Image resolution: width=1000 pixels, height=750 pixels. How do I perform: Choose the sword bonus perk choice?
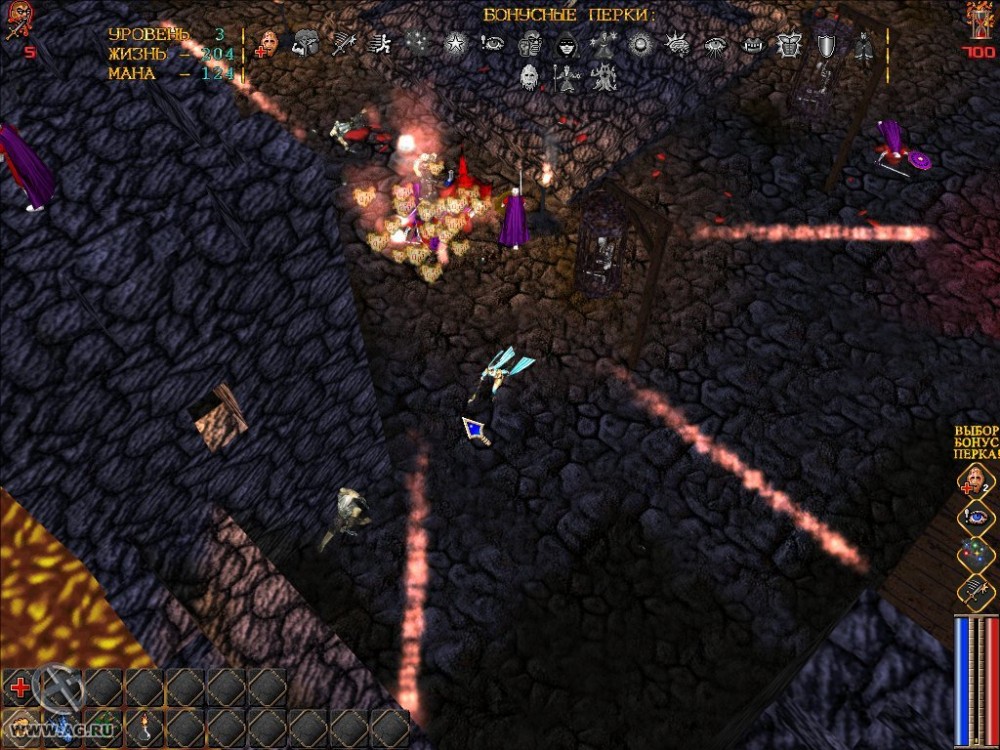point(974,589)
